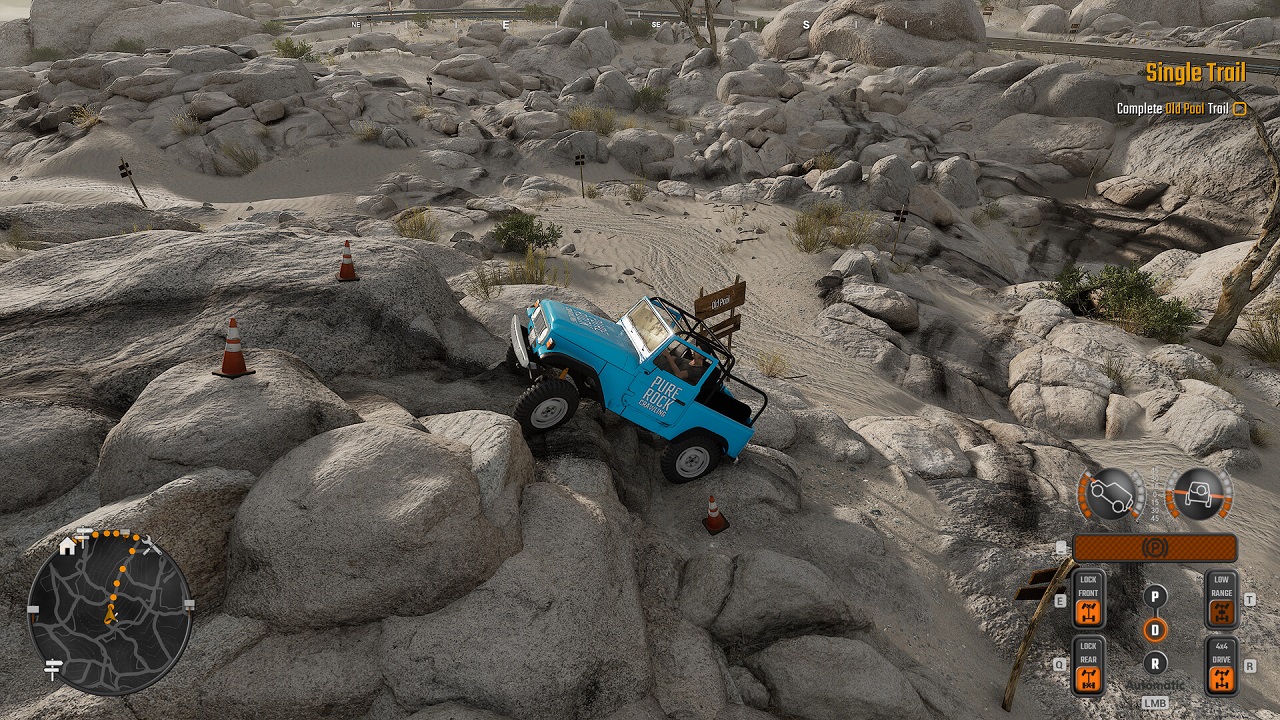Click the orange arrow icon beside the objective
Image resolution: width=1280 pixels, height=720 pixels.
pyautogui.click(x=1240, y=109)
